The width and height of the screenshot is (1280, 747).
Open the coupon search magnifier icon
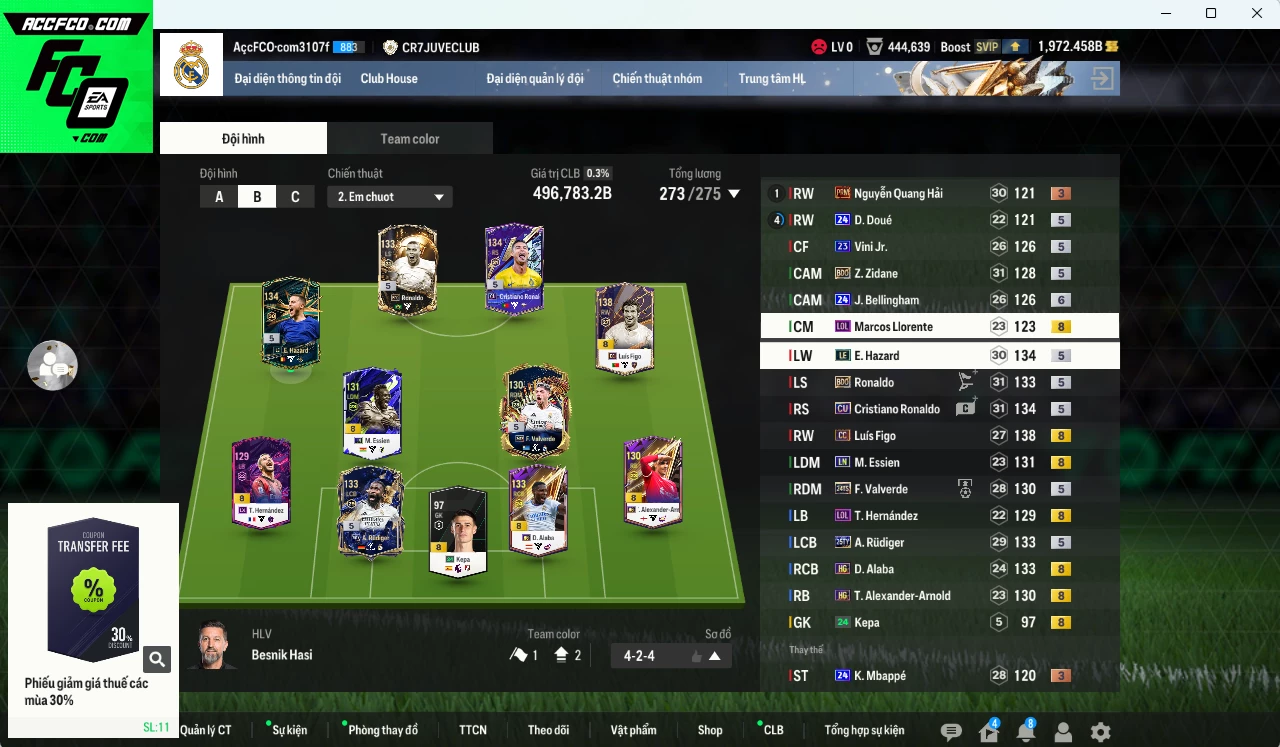157,659
